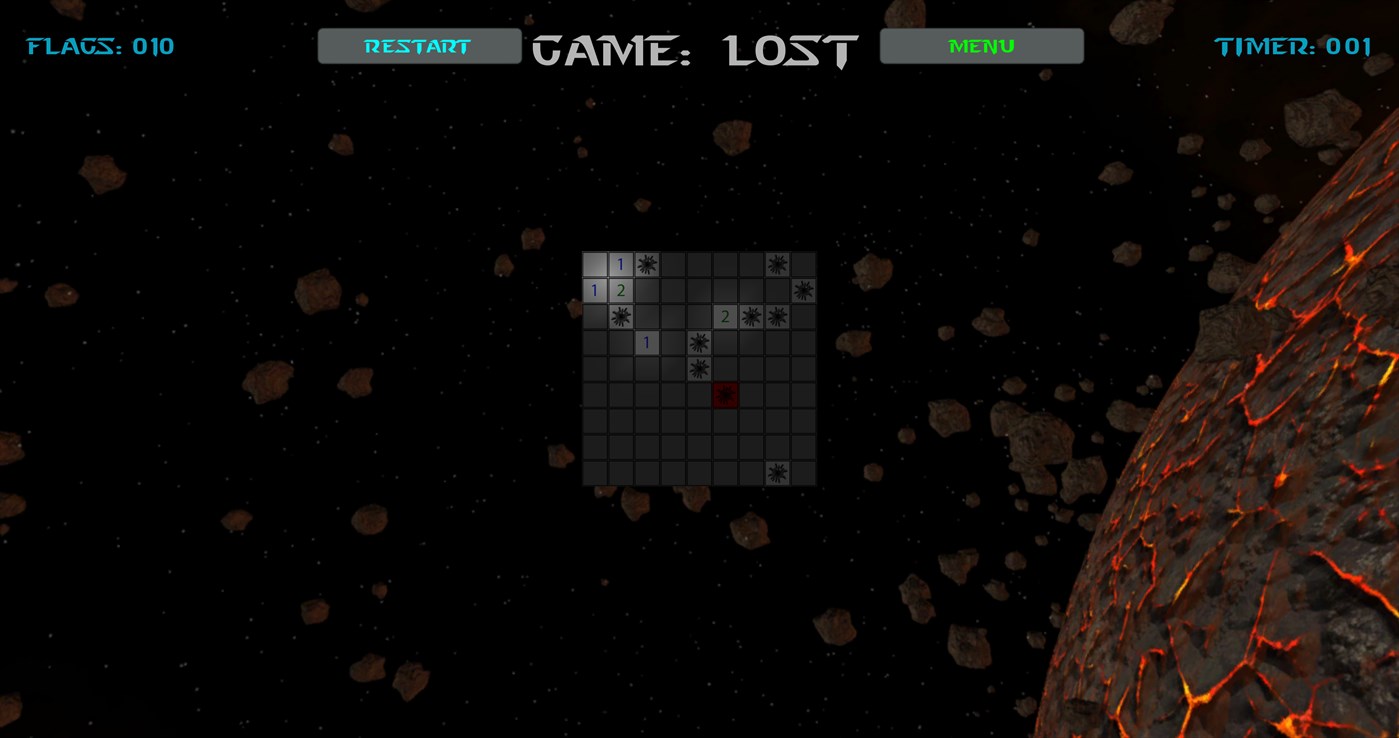Click the FLAGS: 010 counter

pyautogui.click(x=100, y=45)
